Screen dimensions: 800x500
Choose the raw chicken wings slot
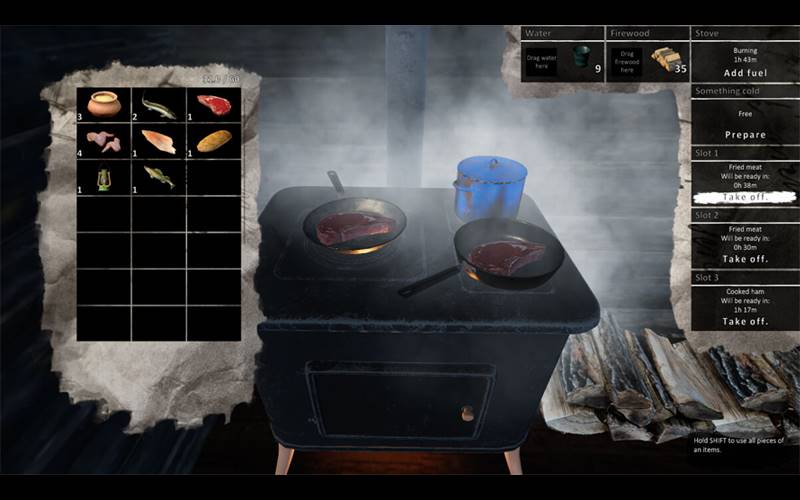click(104, 141)
